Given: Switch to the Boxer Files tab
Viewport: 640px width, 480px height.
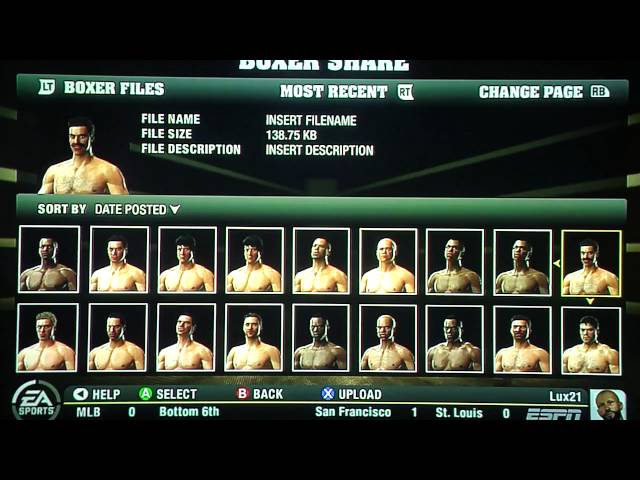Looking at the screenshot, I should pyautogui.click(x=113, y=88).
